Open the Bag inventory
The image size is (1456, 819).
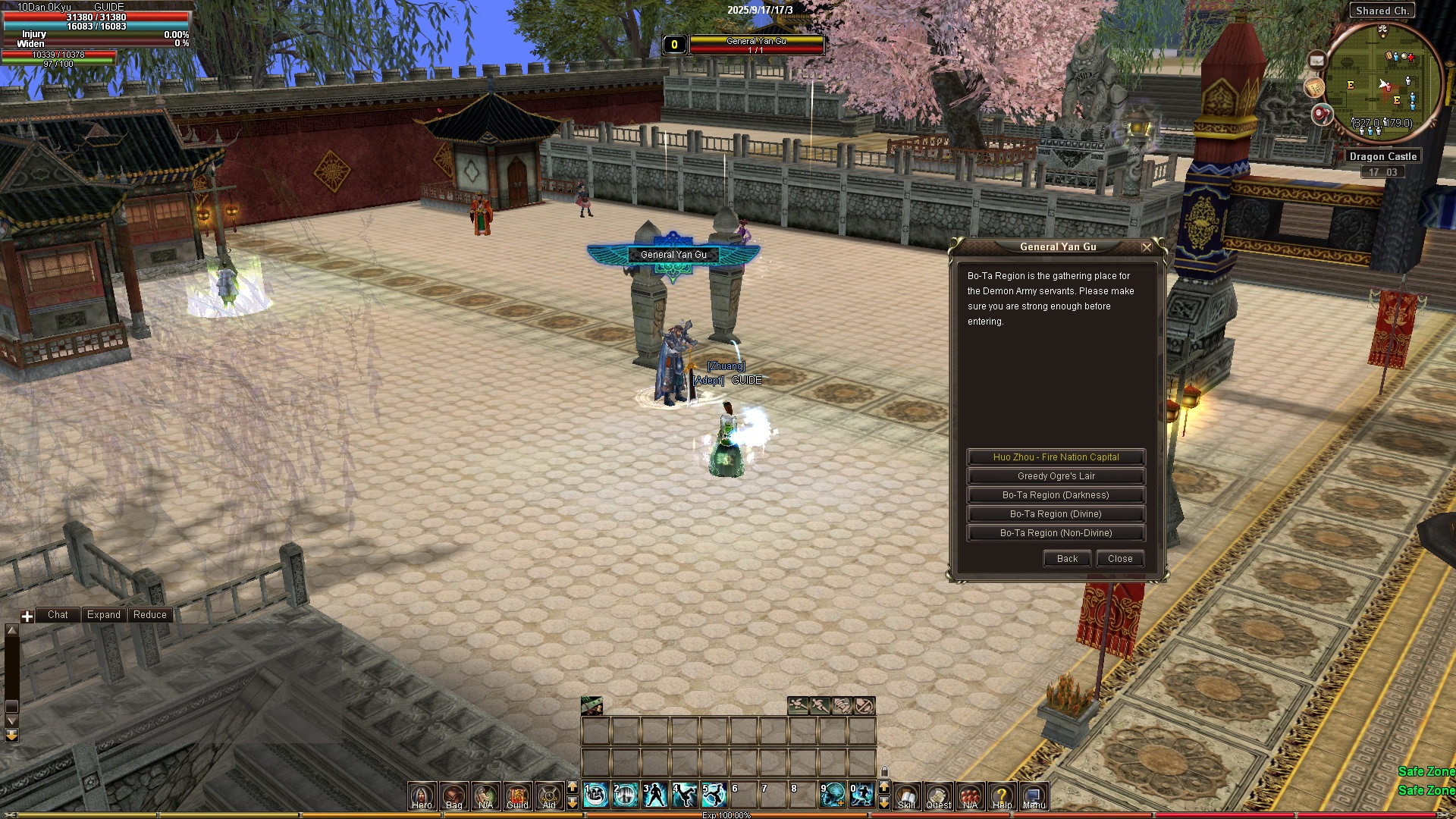pyautogui.click(x=454, y=796)
